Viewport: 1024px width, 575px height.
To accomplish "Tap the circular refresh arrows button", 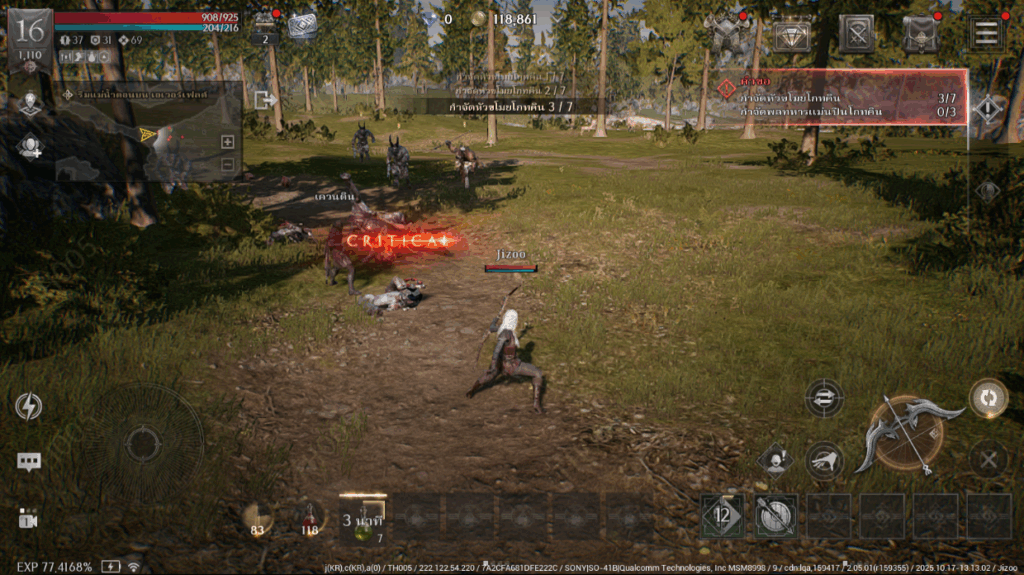I will pos(988,397).
